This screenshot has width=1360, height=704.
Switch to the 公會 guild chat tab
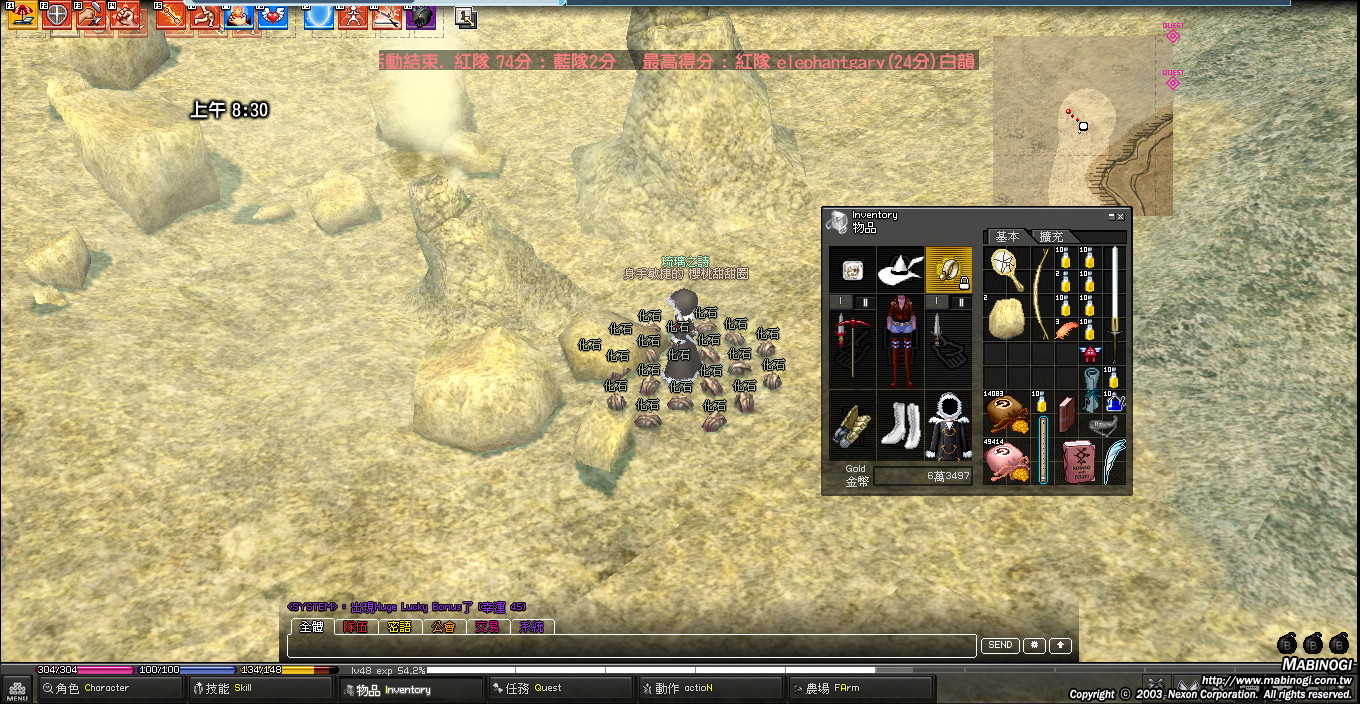[x=443, y=627]
